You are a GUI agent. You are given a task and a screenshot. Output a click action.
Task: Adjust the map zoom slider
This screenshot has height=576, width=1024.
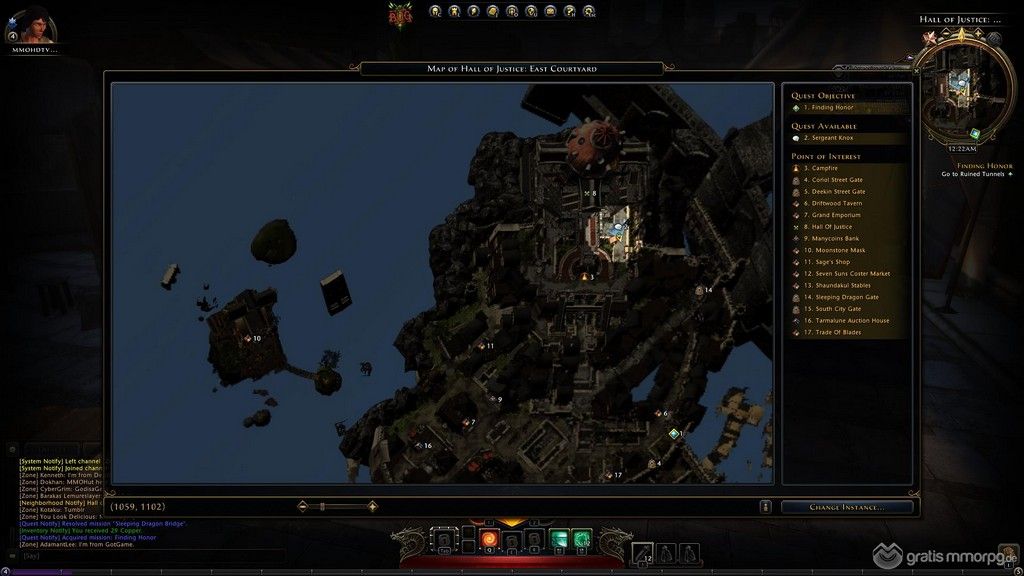322,507
